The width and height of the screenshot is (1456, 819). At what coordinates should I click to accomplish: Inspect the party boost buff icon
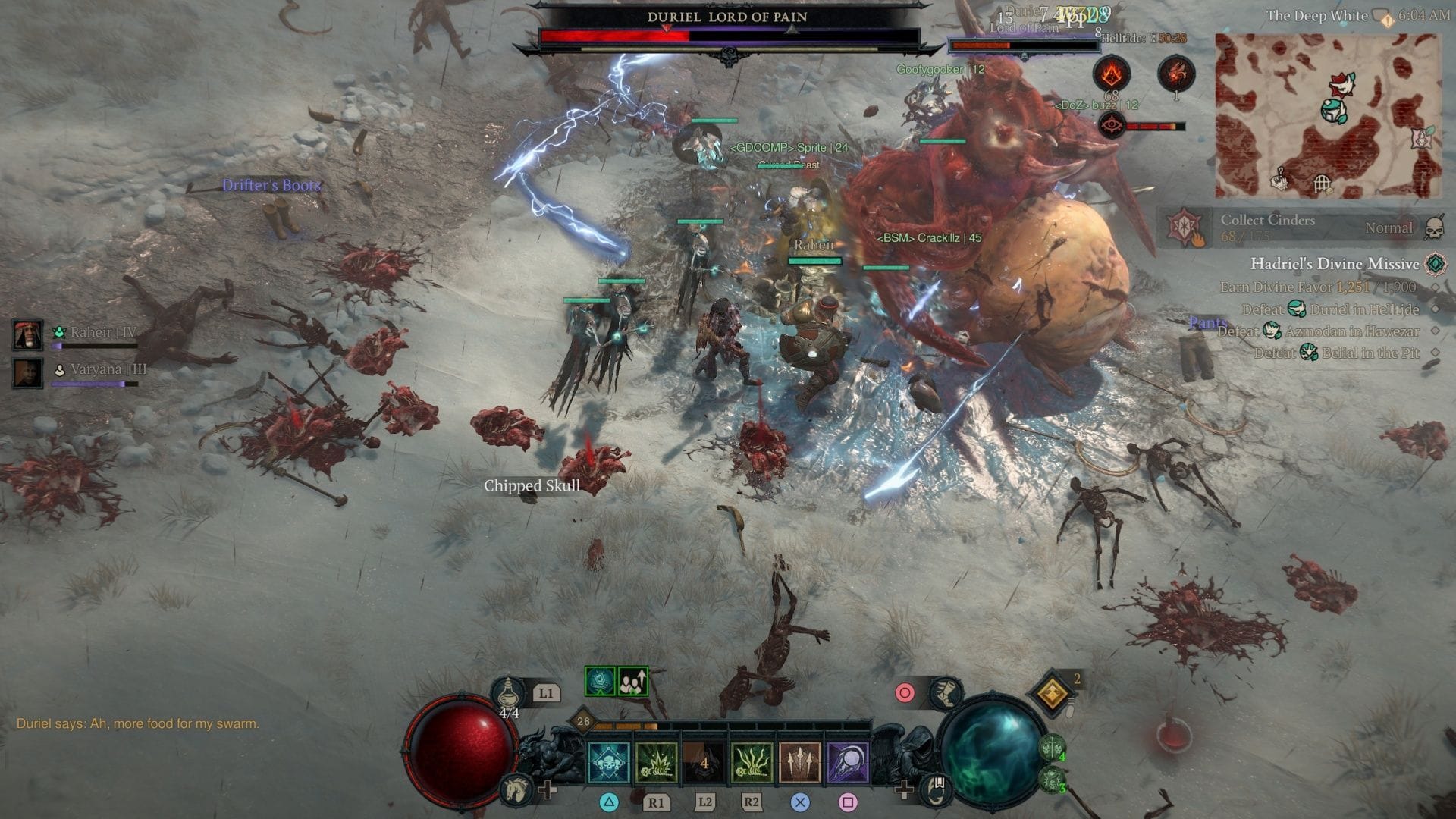coord(633,682)
